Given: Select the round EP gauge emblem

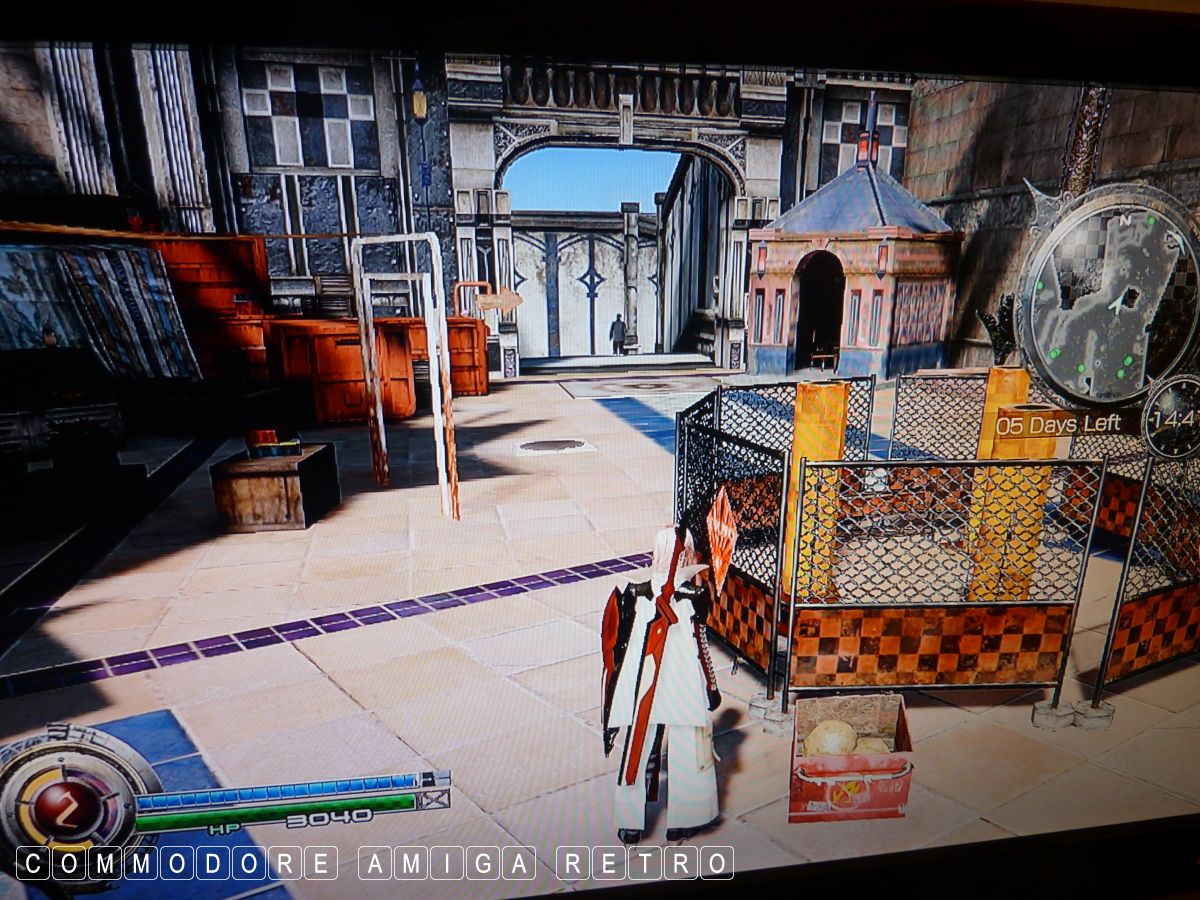Looking at the screenshot, I should pyautogui.click(x=66, y=801).
